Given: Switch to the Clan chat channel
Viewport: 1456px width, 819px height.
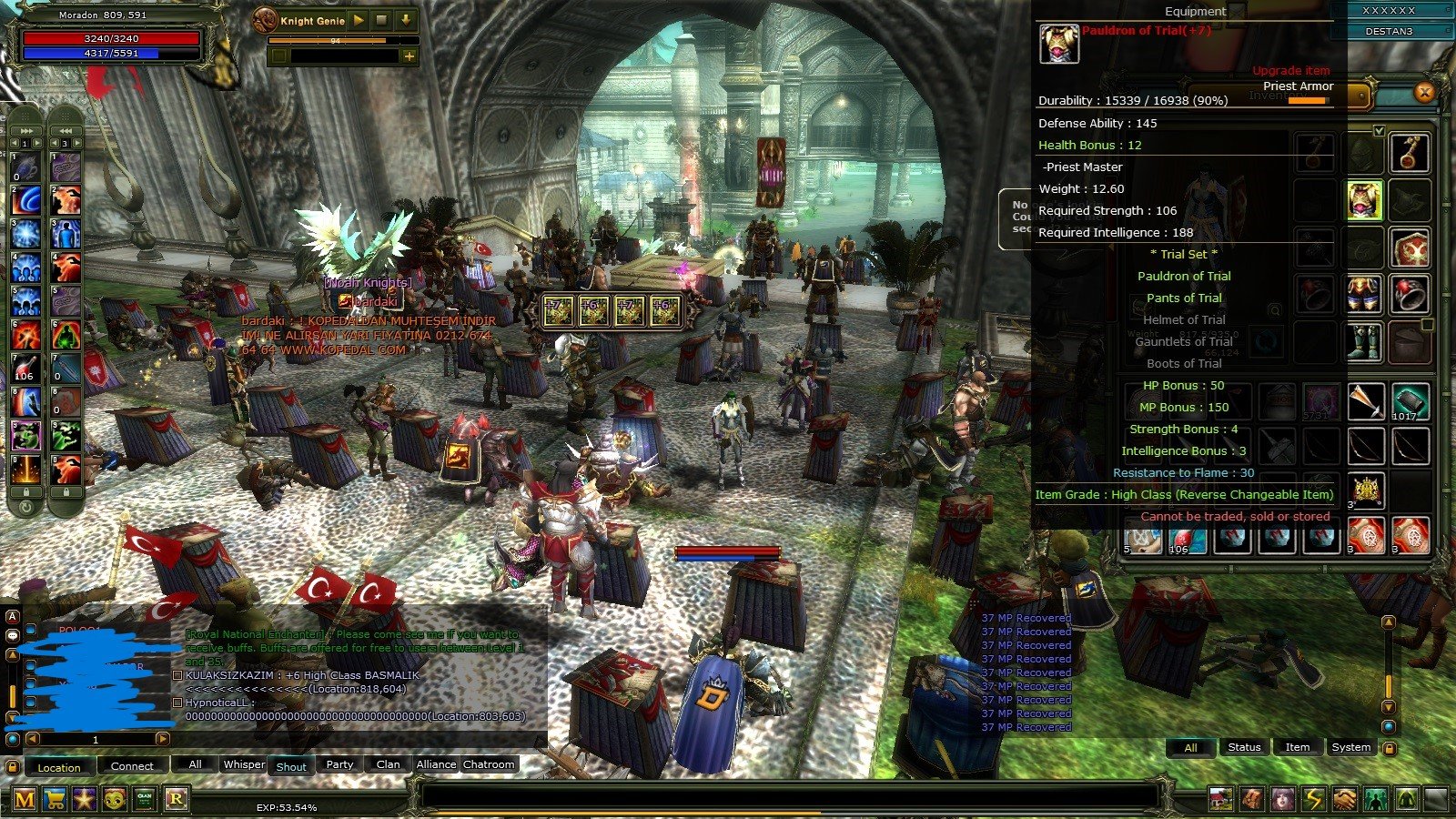Looking at the screenshot, I should [x=388, y=764].
